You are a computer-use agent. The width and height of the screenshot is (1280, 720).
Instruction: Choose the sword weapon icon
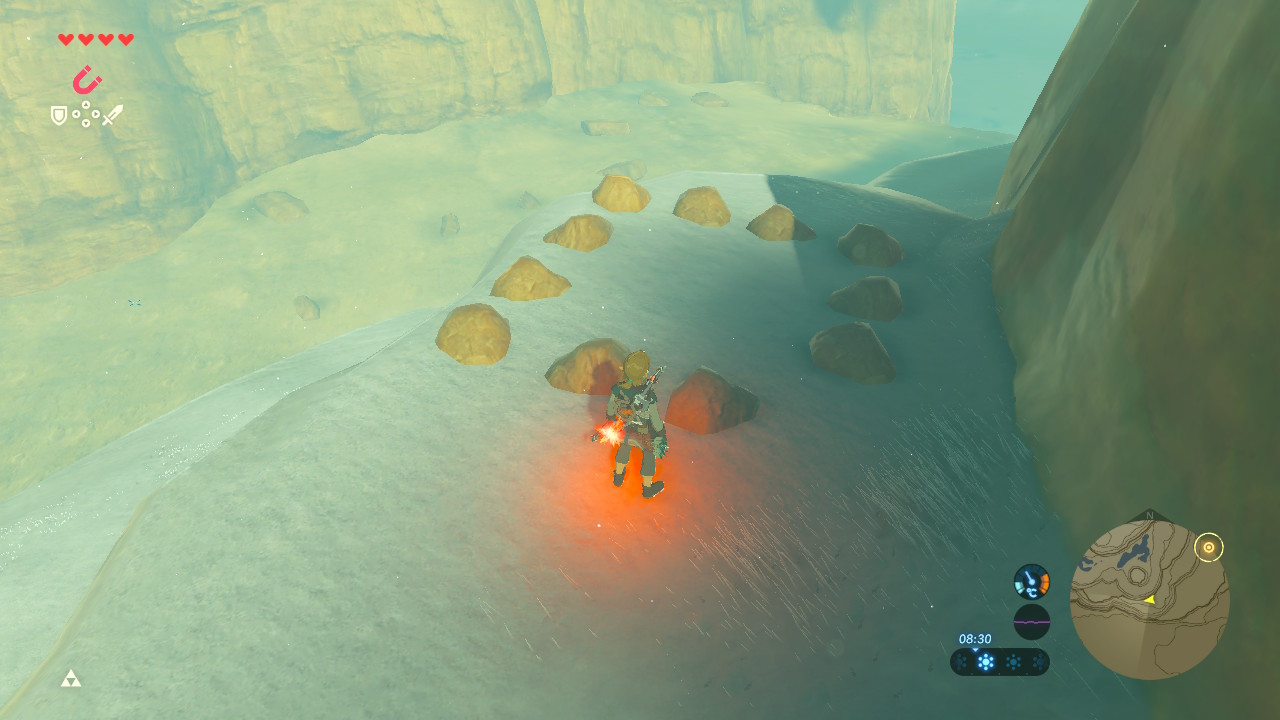(x=112, y=115)
